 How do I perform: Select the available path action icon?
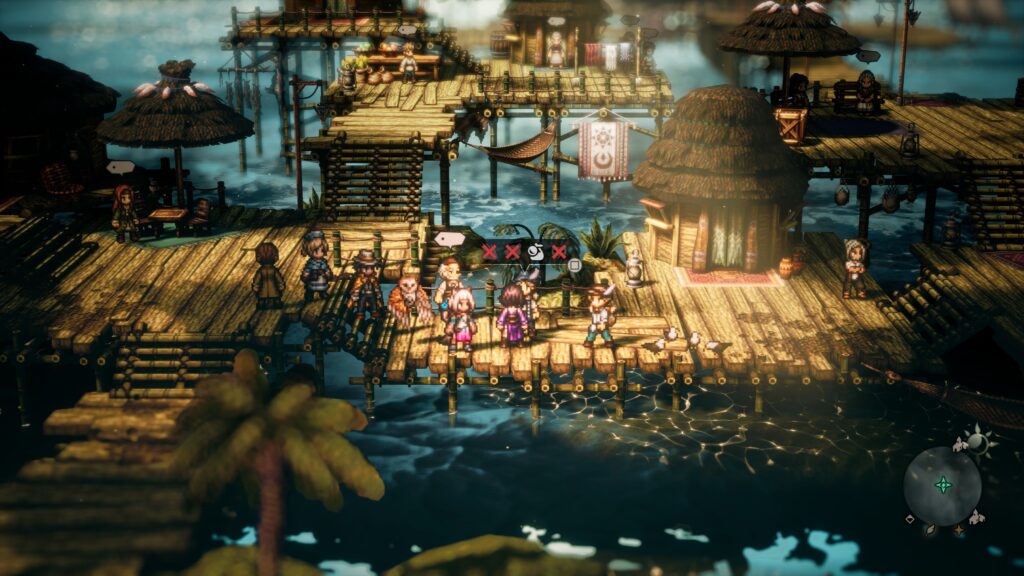point(535,252)
